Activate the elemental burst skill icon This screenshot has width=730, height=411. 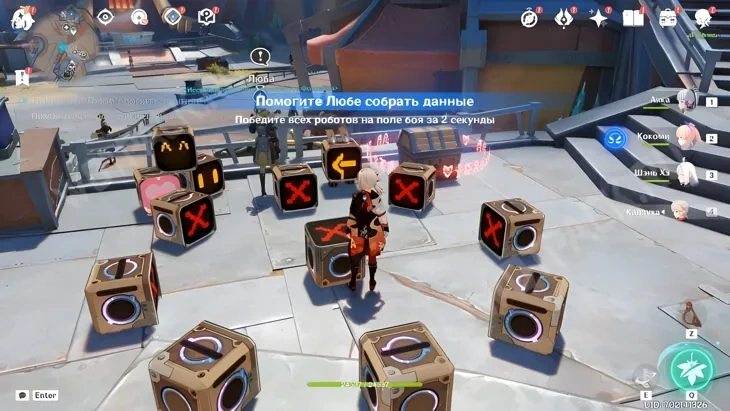point(691,368)
